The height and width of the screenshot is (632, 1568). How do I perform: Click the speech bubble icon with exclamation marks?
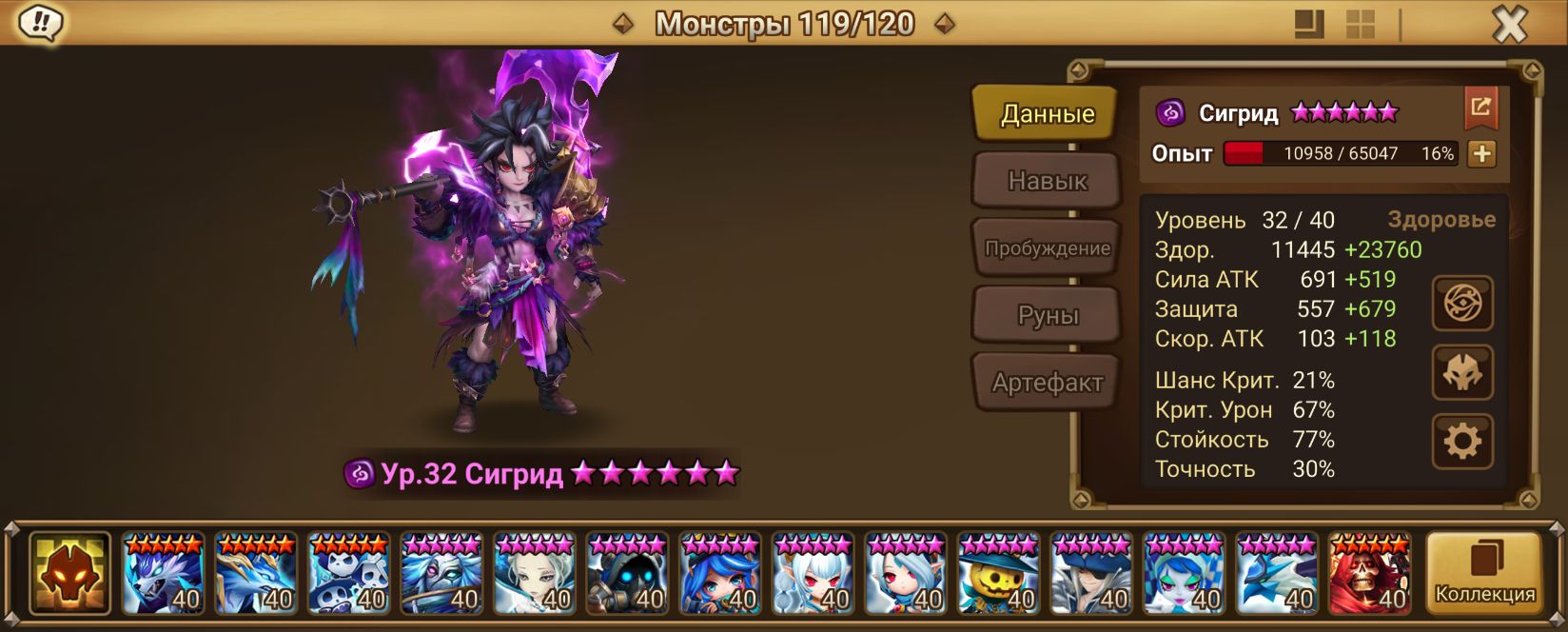click(x=41, y=23)
